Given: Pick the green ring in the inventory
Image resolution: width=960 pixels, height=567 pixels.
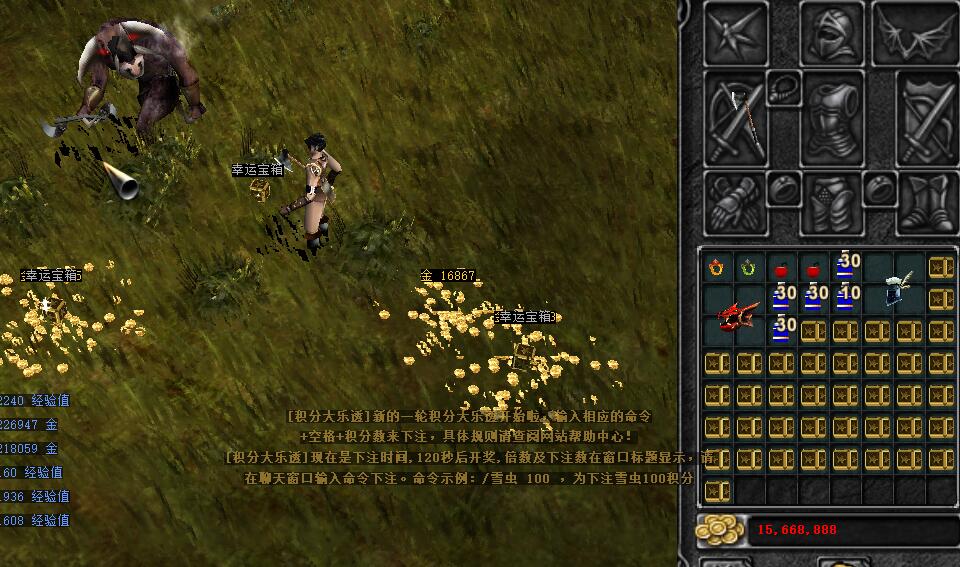Looking at the screenshot, I should 748,268.
